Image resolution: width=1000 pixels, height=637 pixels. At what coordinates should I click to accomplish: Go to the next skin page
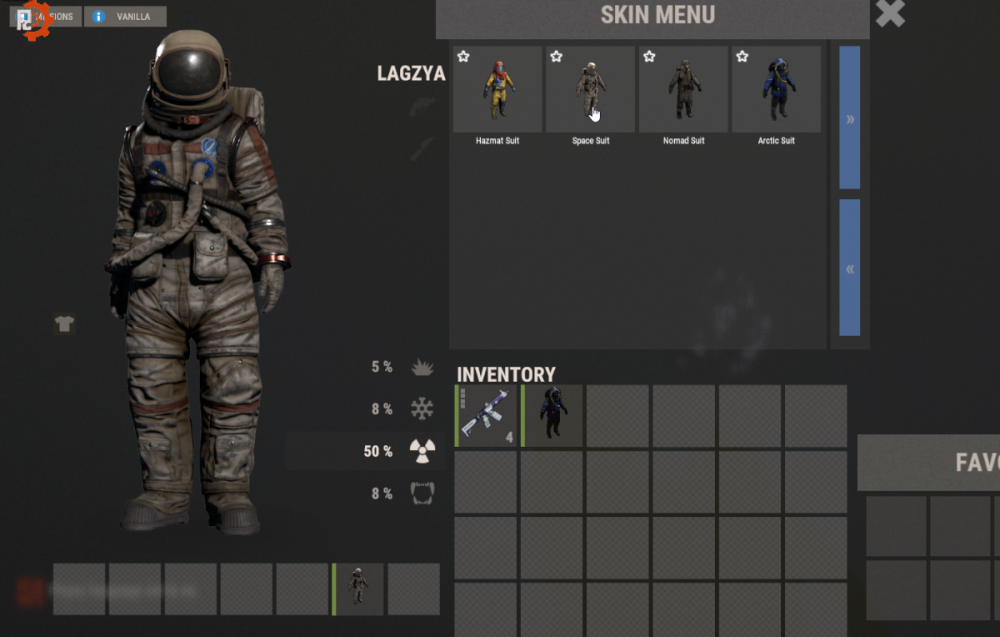[x=849, y=118]
